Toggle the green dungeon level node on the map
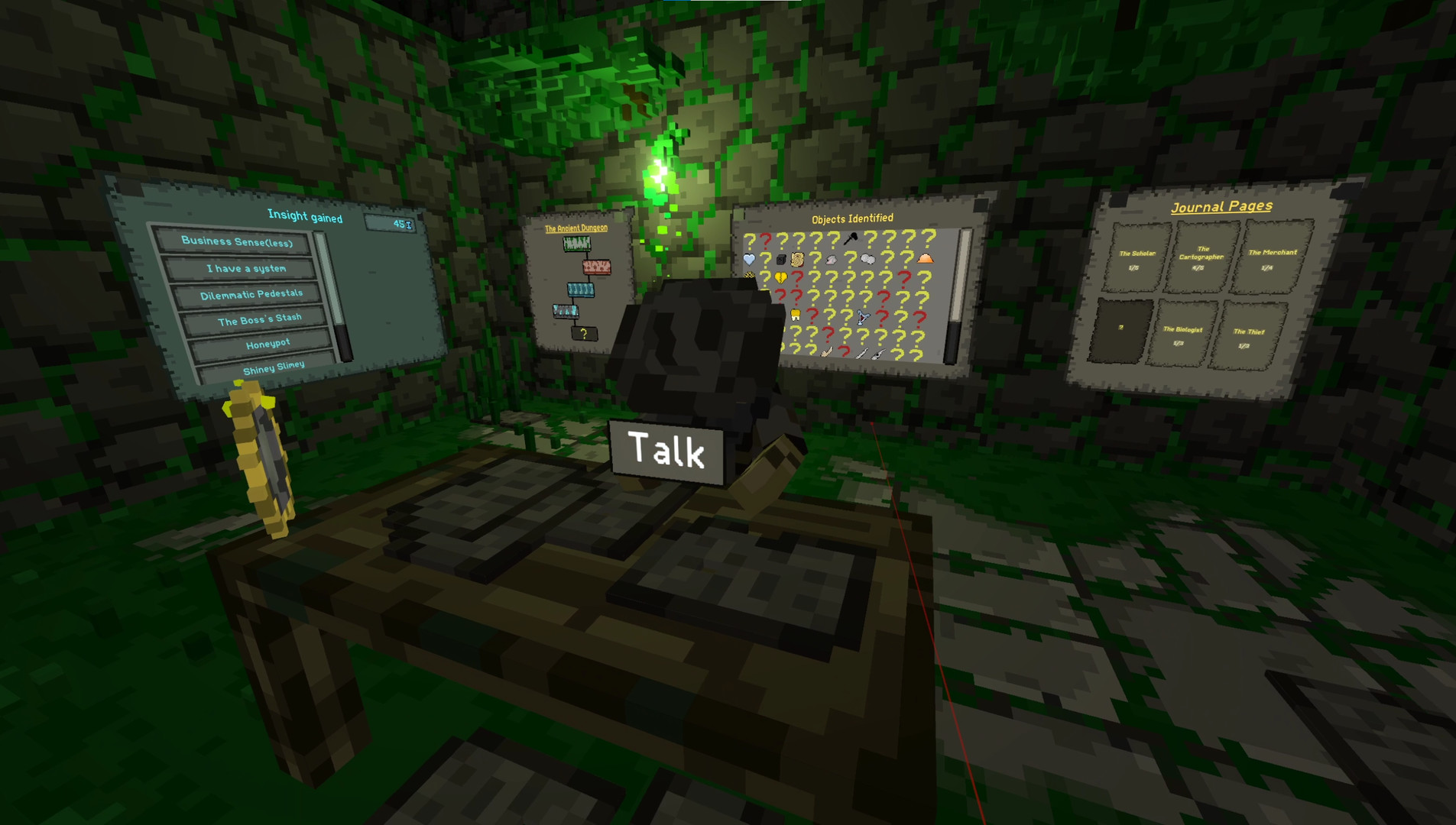Viewport: 1456px width, 825px height. pos(577,244)
